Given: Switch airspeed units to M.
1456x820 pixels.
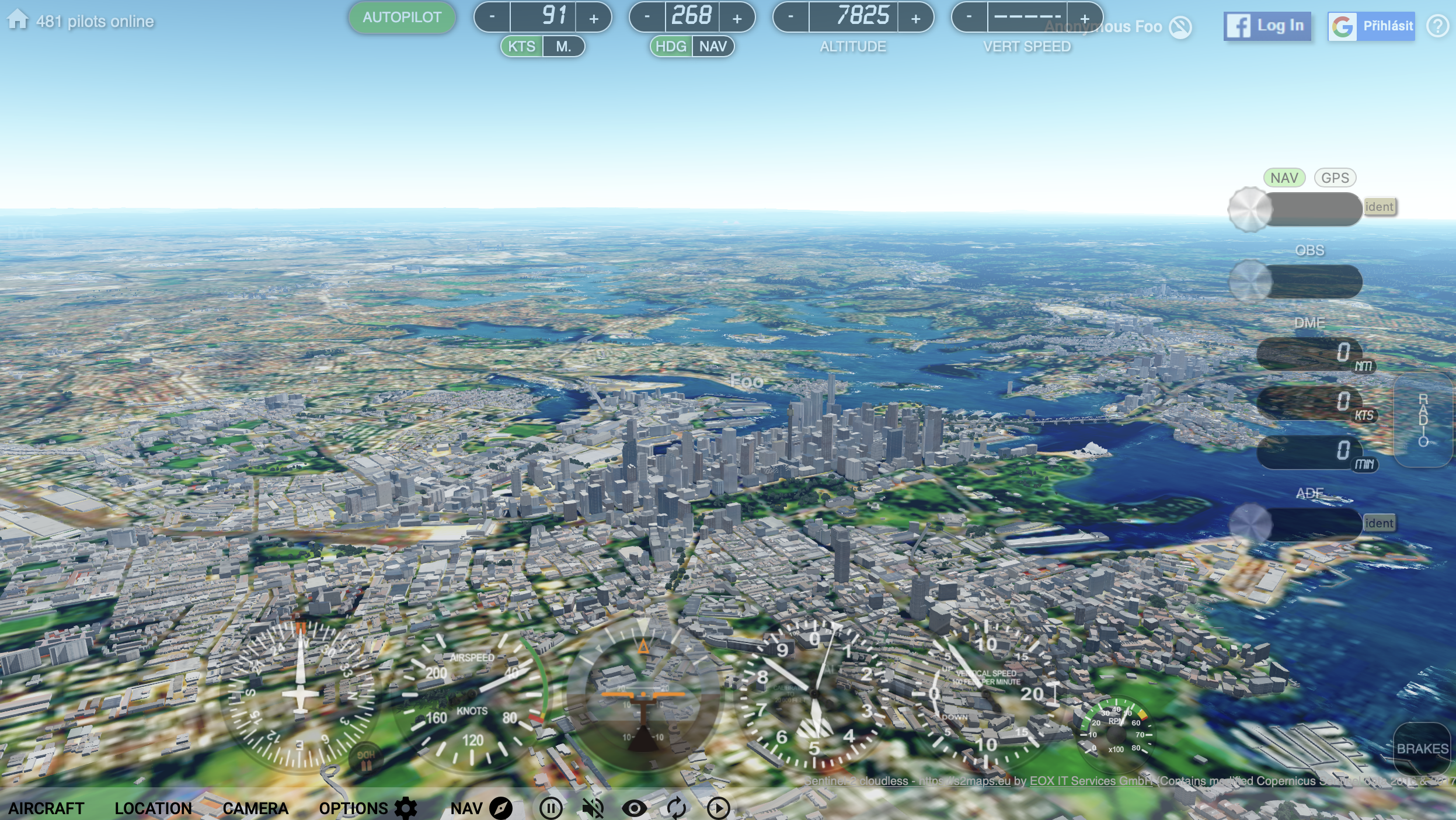Looking at the screenshot, I should pos(563,47).
